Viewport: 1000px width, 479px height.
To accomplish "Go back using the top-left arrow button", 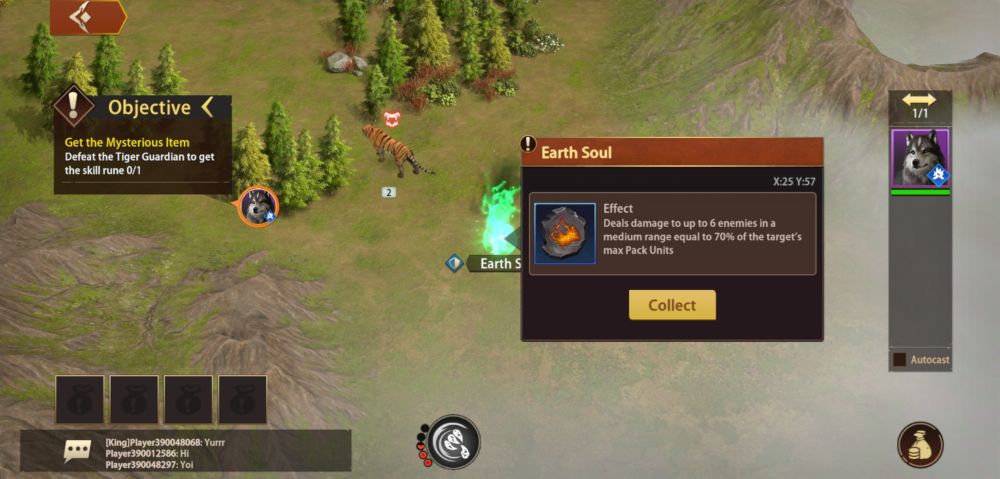I will [x=87, y=17].
